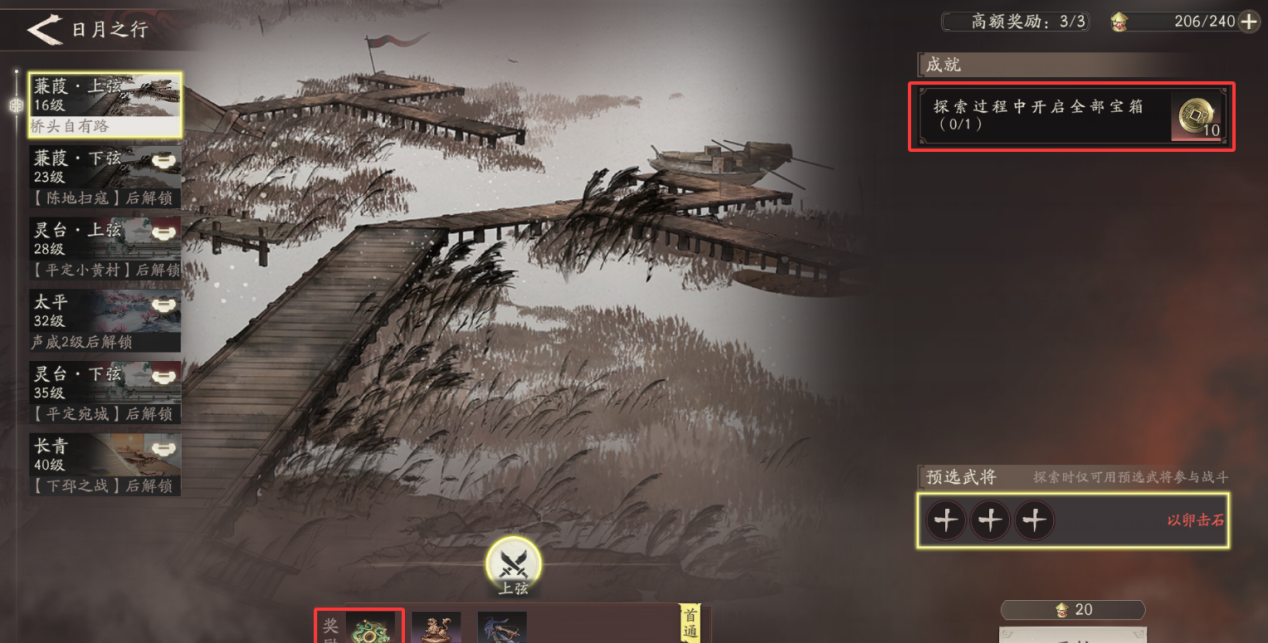Tap the 上弦 crossed-swords battle node
The height and width of the screenshot is (643, 1268).
coord(513,563)
